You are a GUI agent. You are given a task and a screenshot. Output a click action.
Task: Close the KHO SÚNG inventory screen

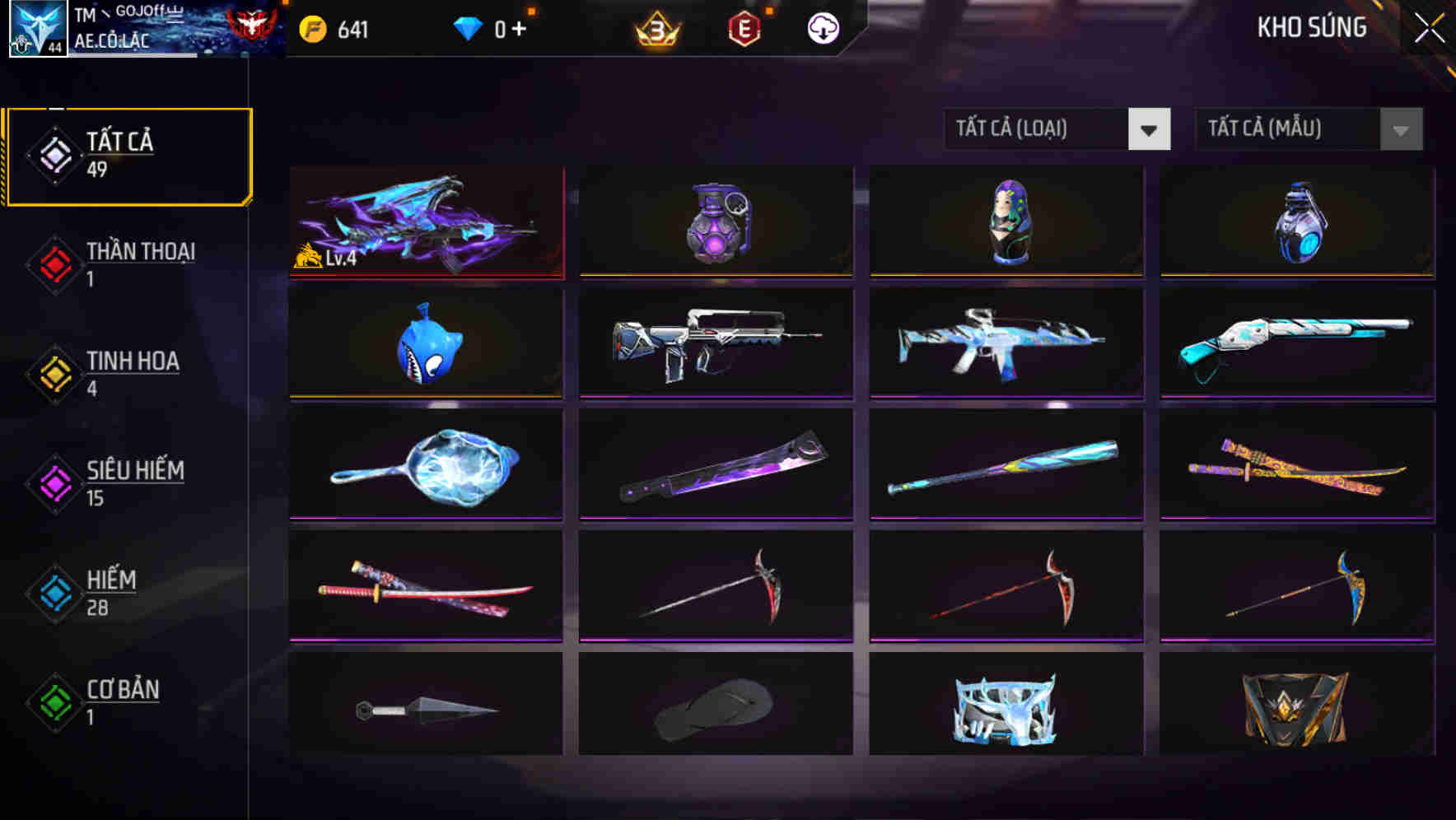[1429, 26]
